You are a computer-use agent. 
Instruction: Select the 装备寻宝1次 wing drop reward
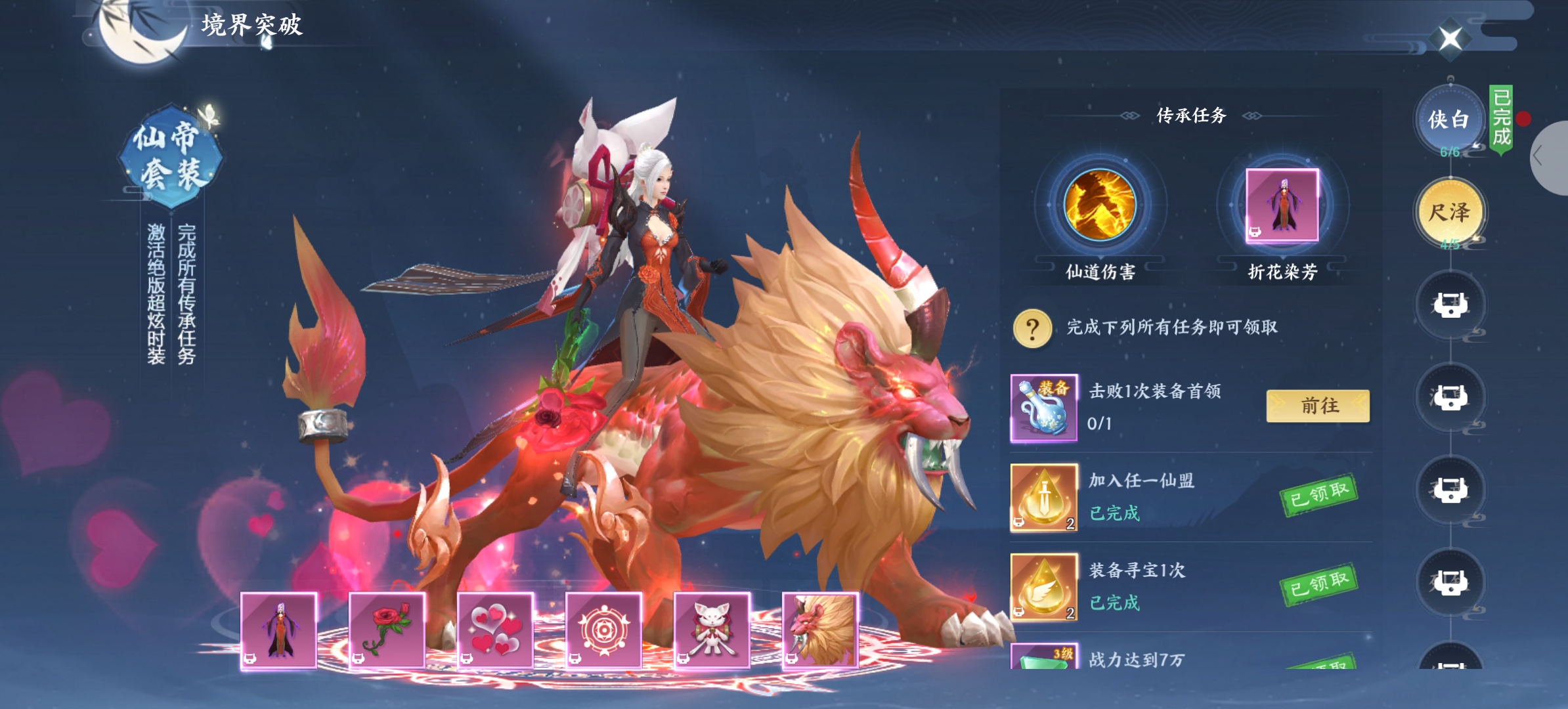click(x=1044, y=587)
